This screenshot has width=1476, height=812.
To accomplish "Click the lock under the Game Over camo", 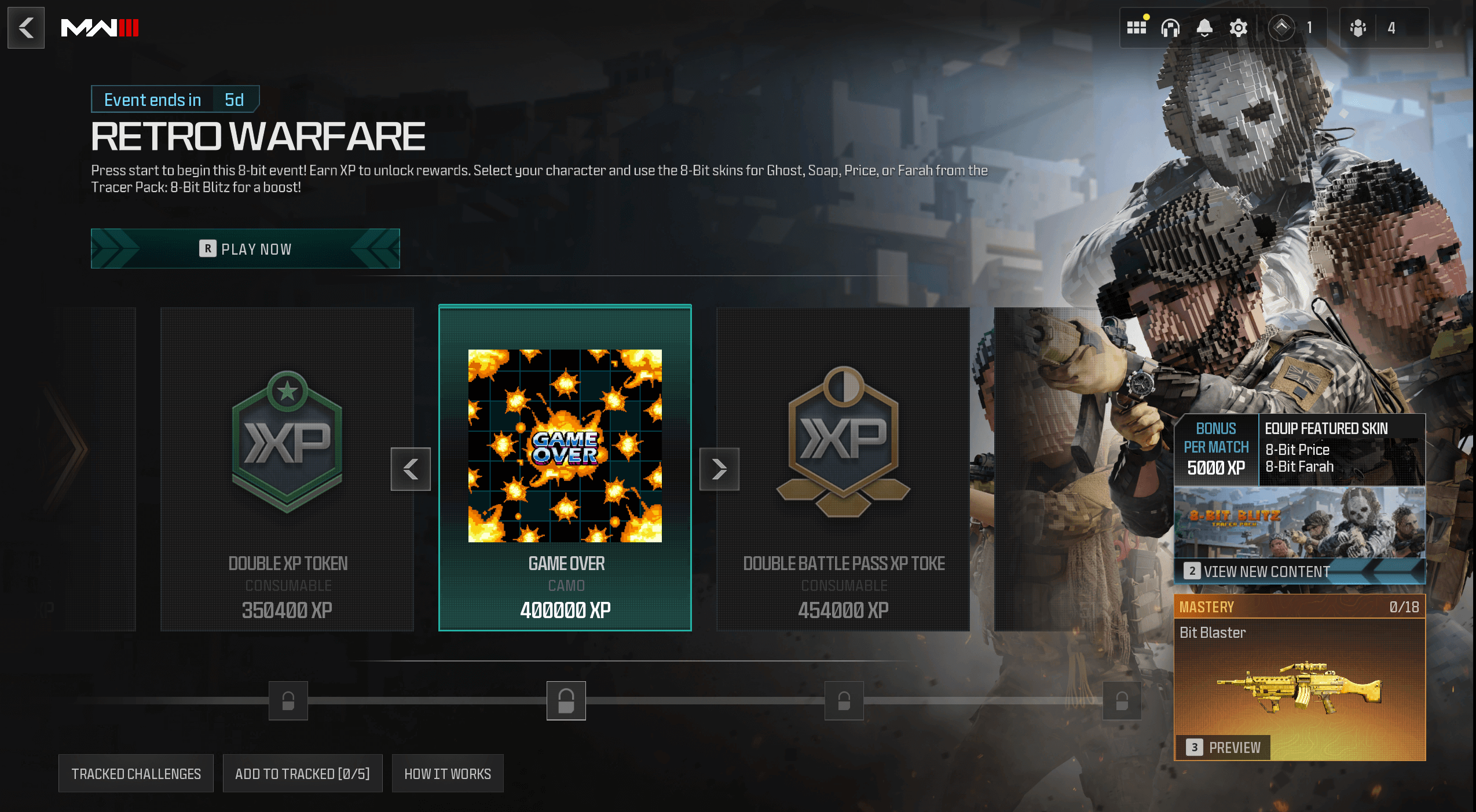I will [x=566, y=701].
